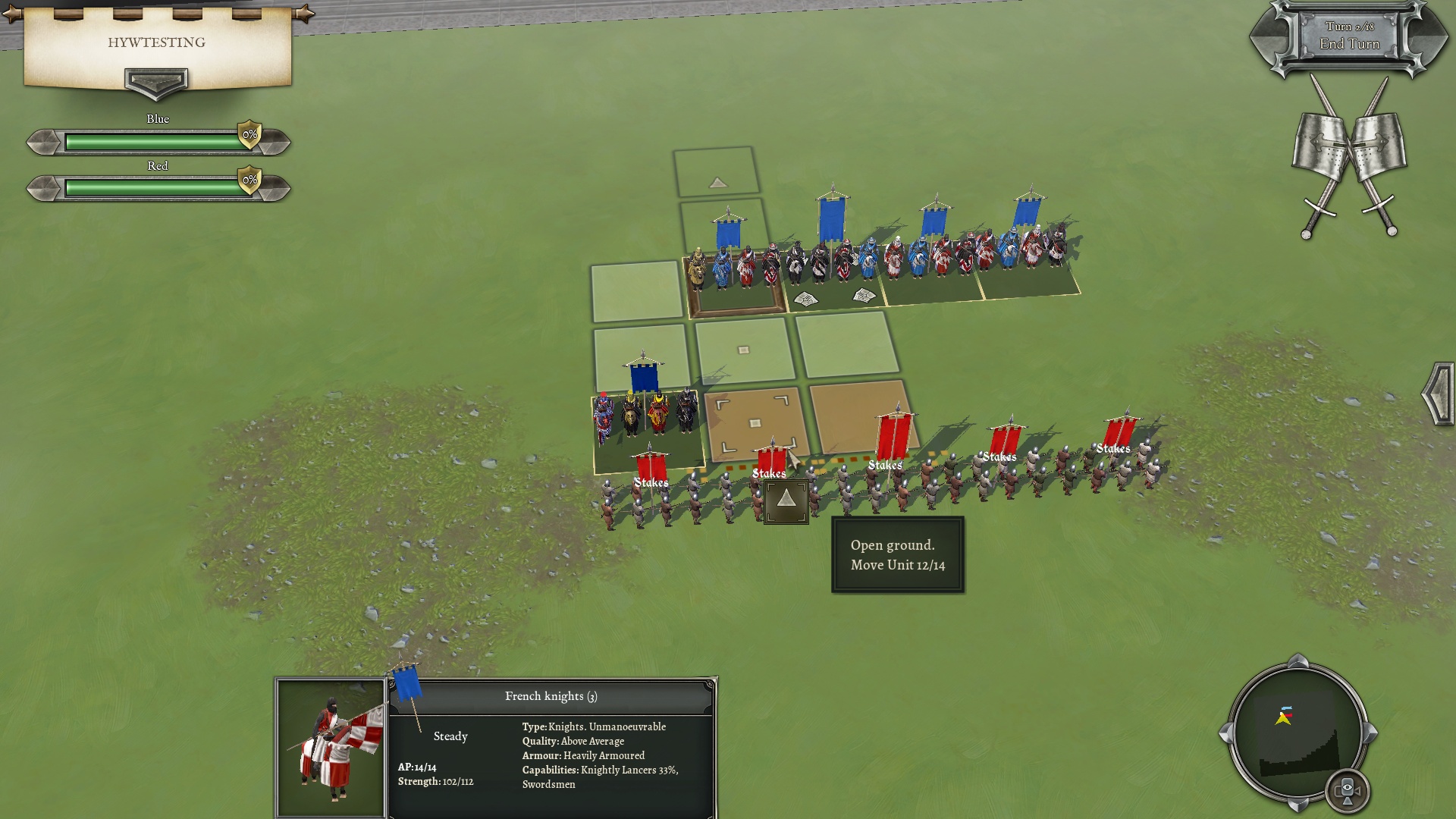This screenshot has width=1456, height=819.
Task: Click the left arrow of Blue's bar
Action: 43,142
